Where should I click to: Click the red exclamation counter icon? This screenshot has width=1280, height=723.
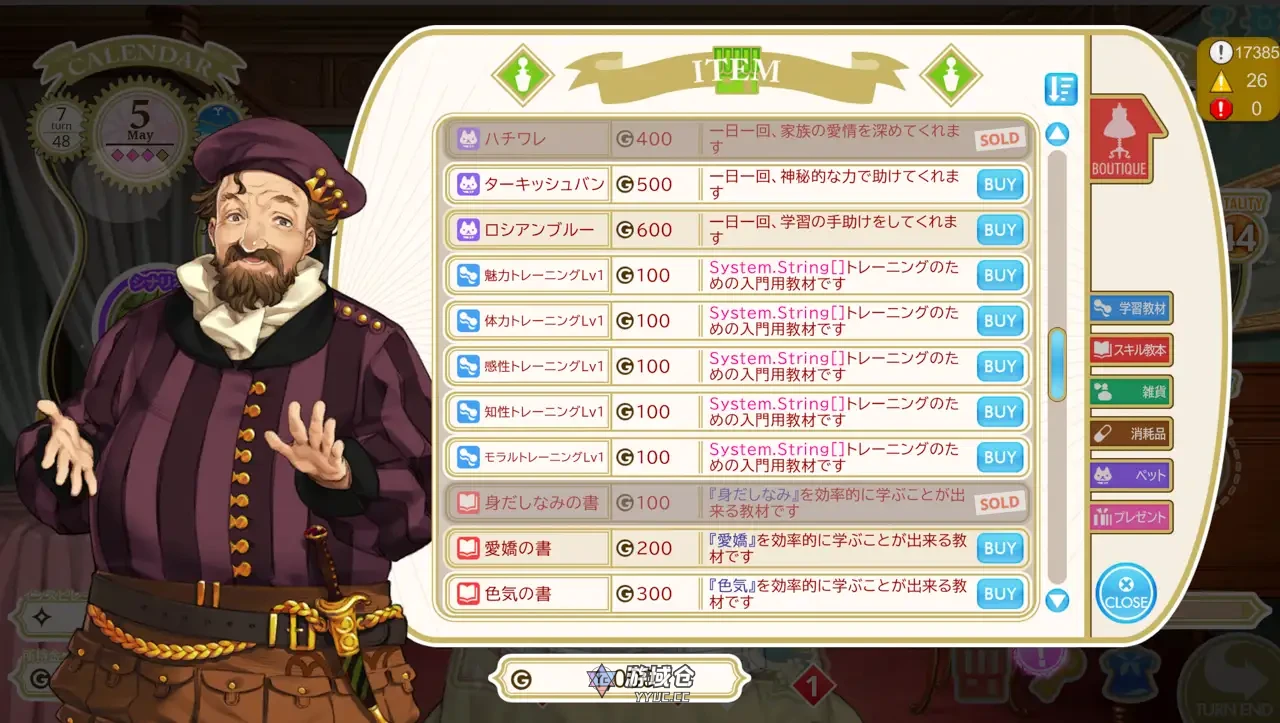click(1220, 109)
